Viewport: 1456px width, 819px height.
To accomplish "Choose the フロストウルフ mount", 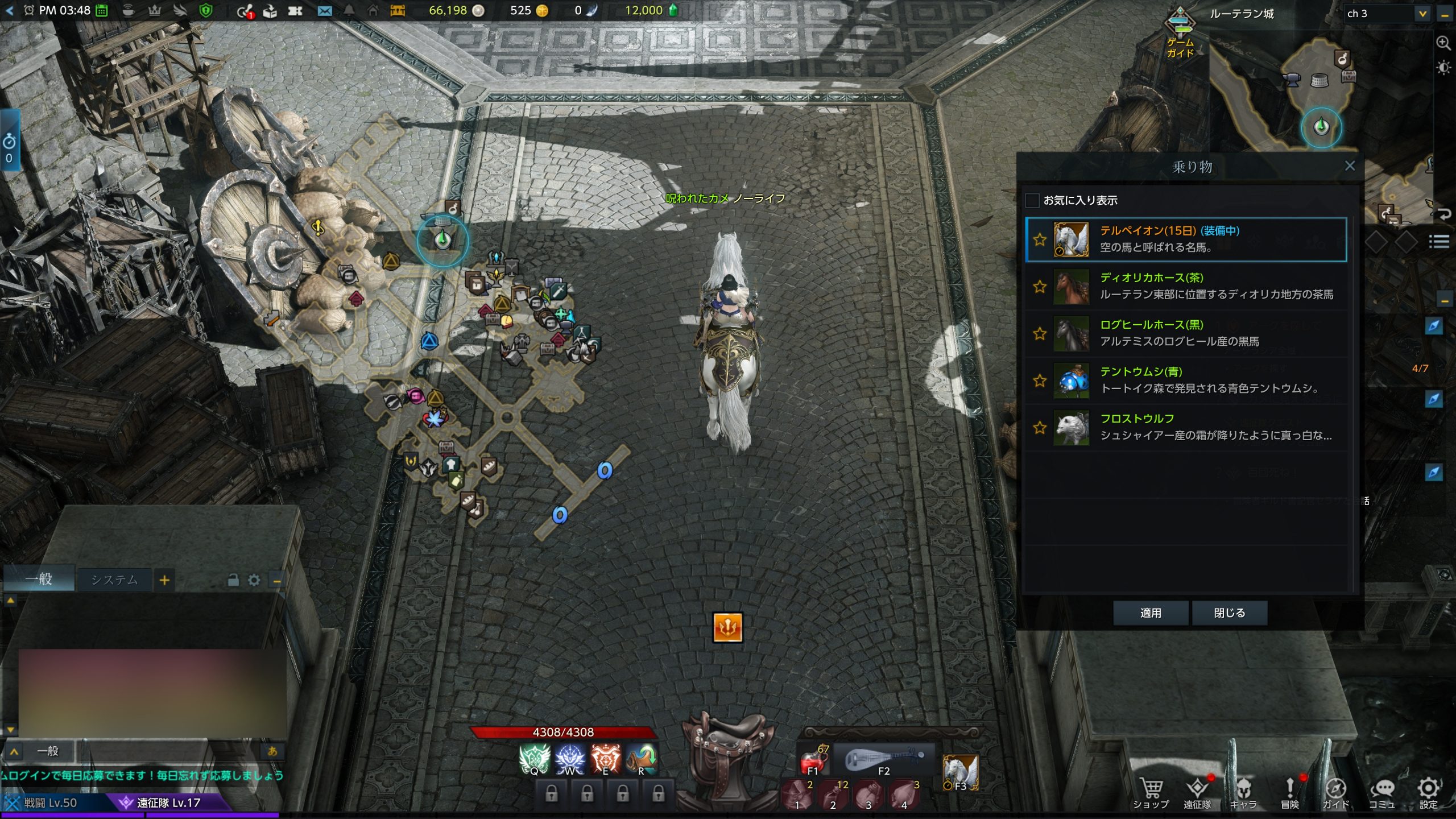I will pyautogui.click(x=1185, y=428).
